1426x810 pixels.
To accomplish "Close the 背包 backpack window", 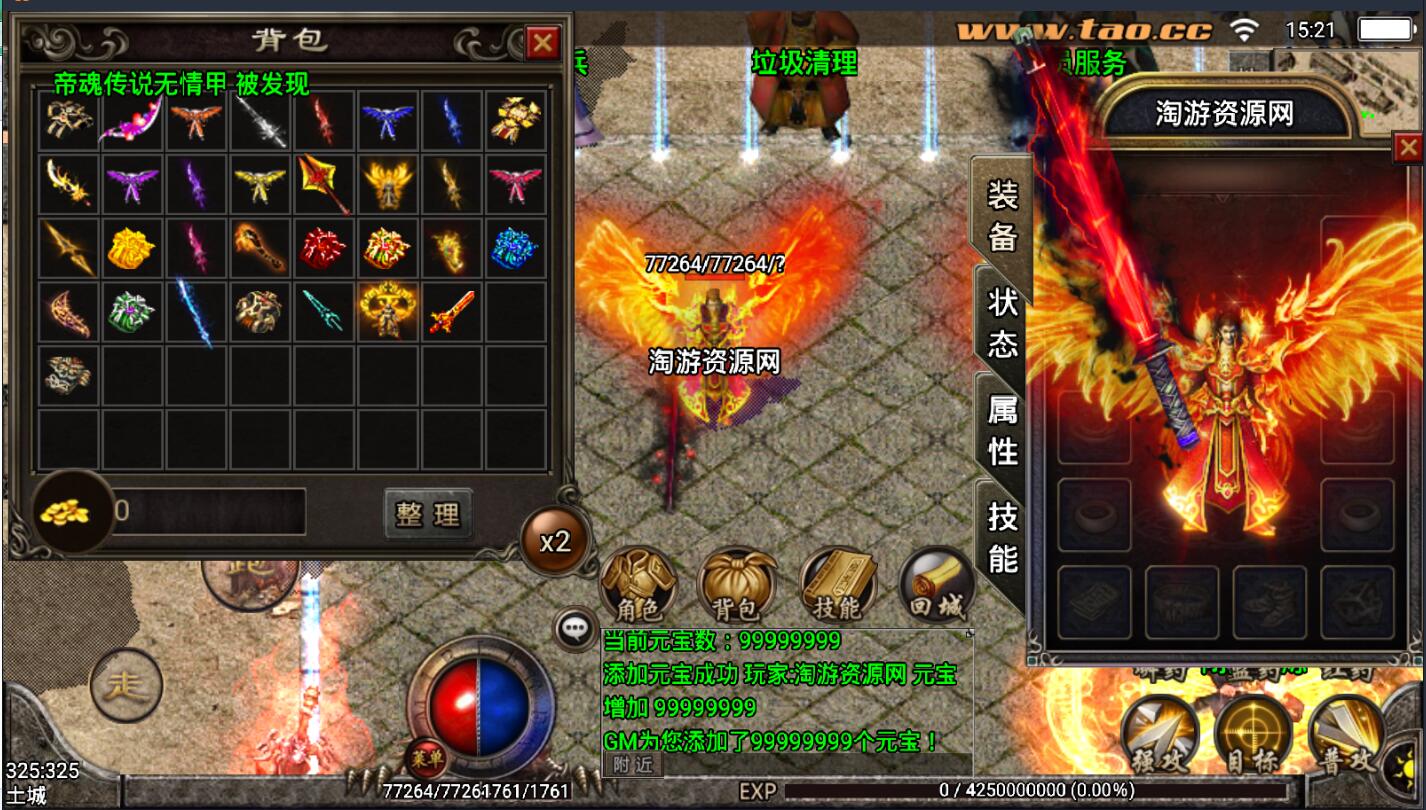I will [x=542, y=43].
